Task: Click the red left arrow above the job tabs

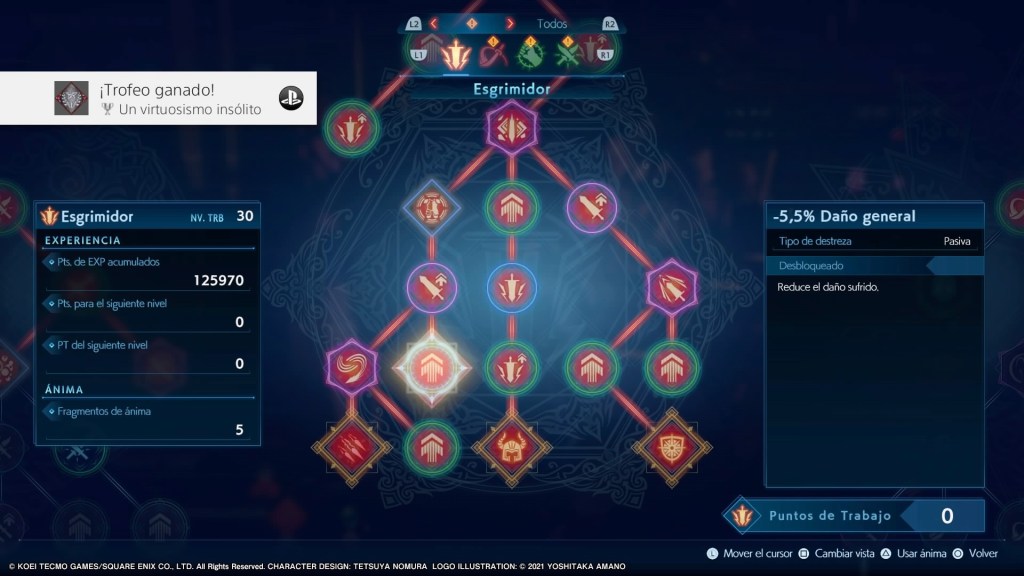Action: 434,23
